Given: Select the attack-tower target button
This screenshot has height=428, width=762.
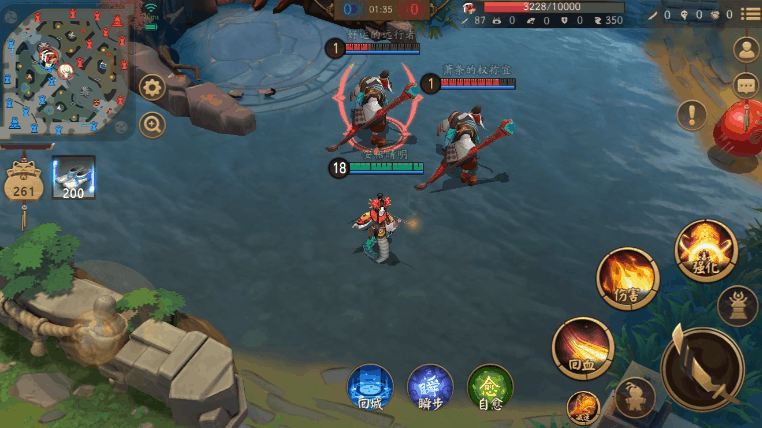Looking at the screenshot, I should [738, 304].
